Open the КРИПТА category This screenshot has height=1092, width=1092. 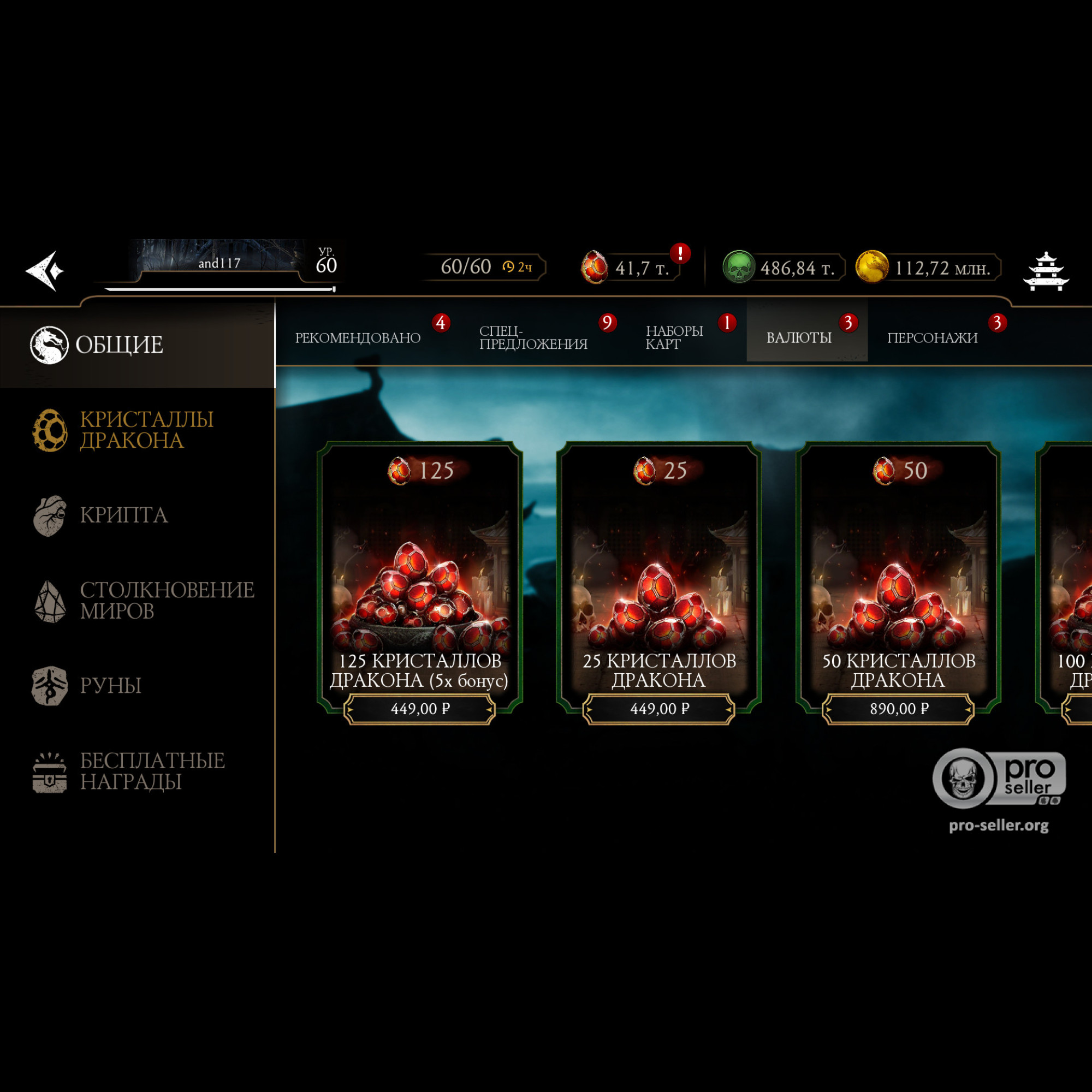click(x=123, y=515)
